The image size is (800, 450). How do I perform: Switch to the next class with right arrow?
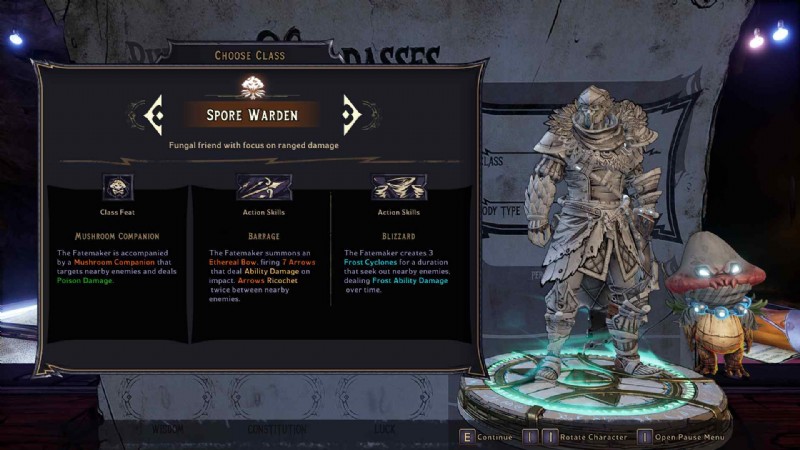pos(351,115)
